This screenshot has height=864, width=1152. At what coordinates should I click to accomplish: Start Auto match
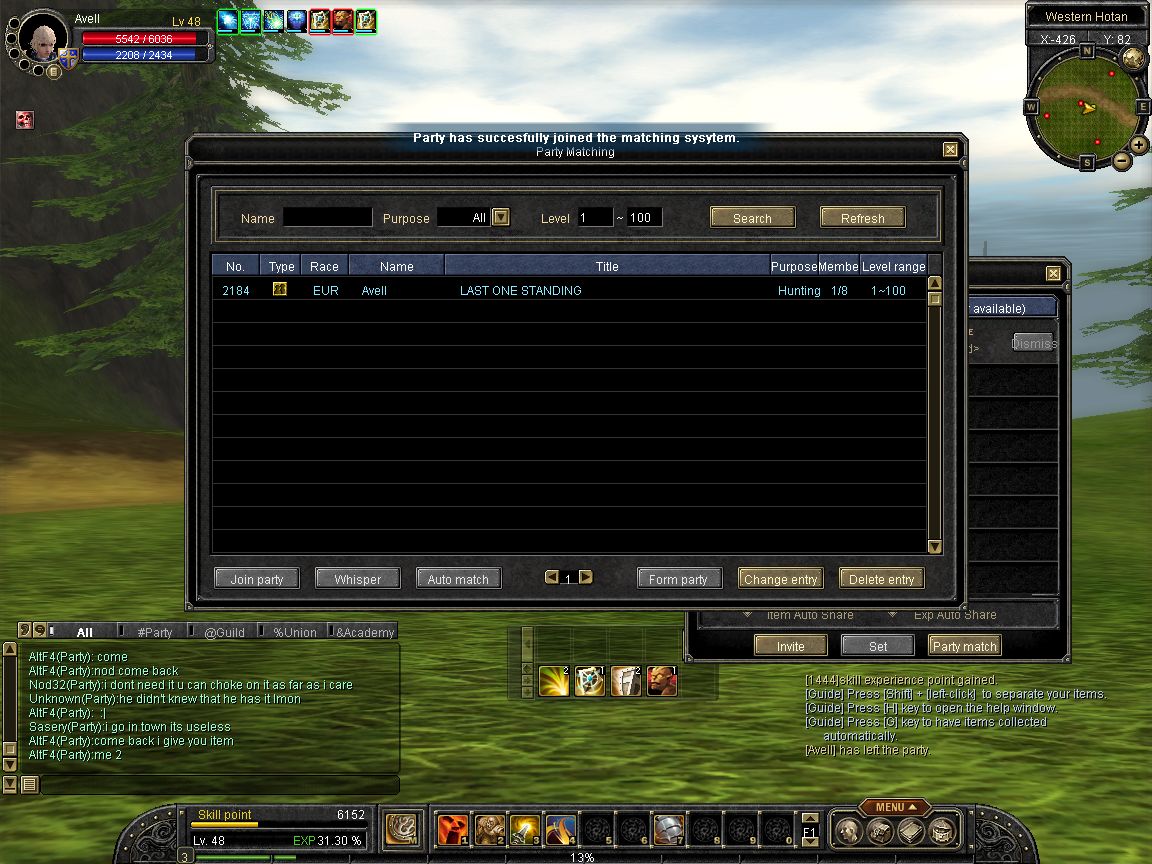(458, 579)
